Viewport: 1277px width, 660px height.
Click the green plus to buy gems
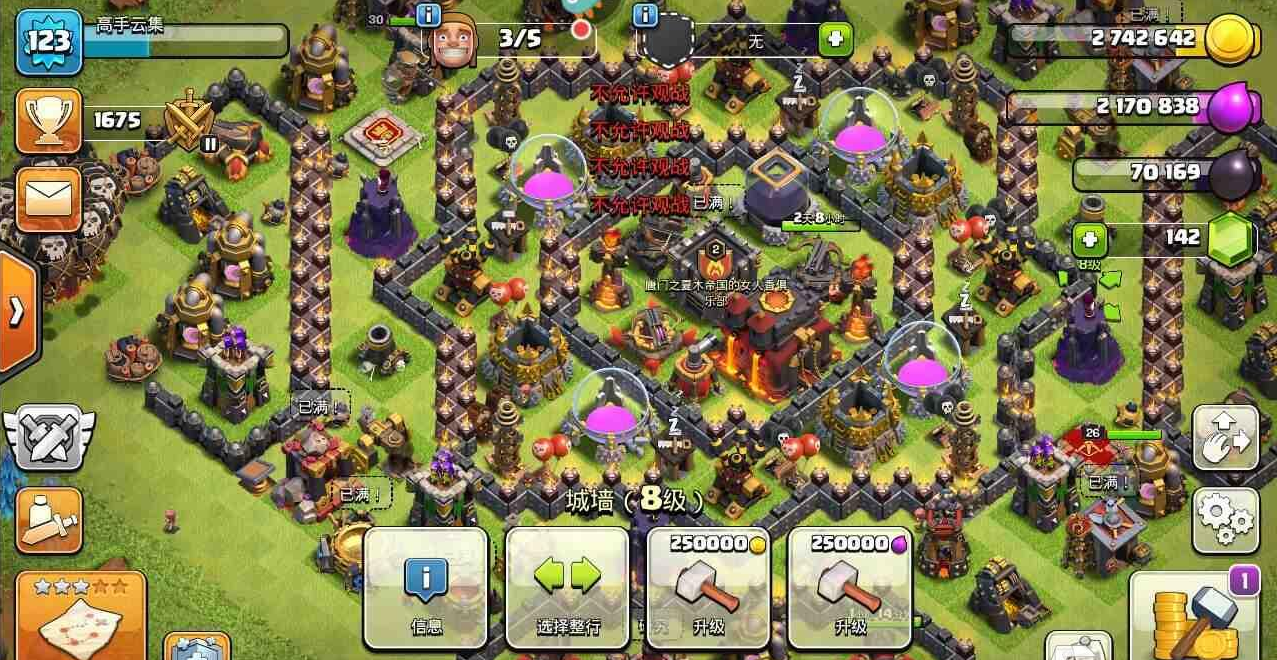tap(1090, 240)
